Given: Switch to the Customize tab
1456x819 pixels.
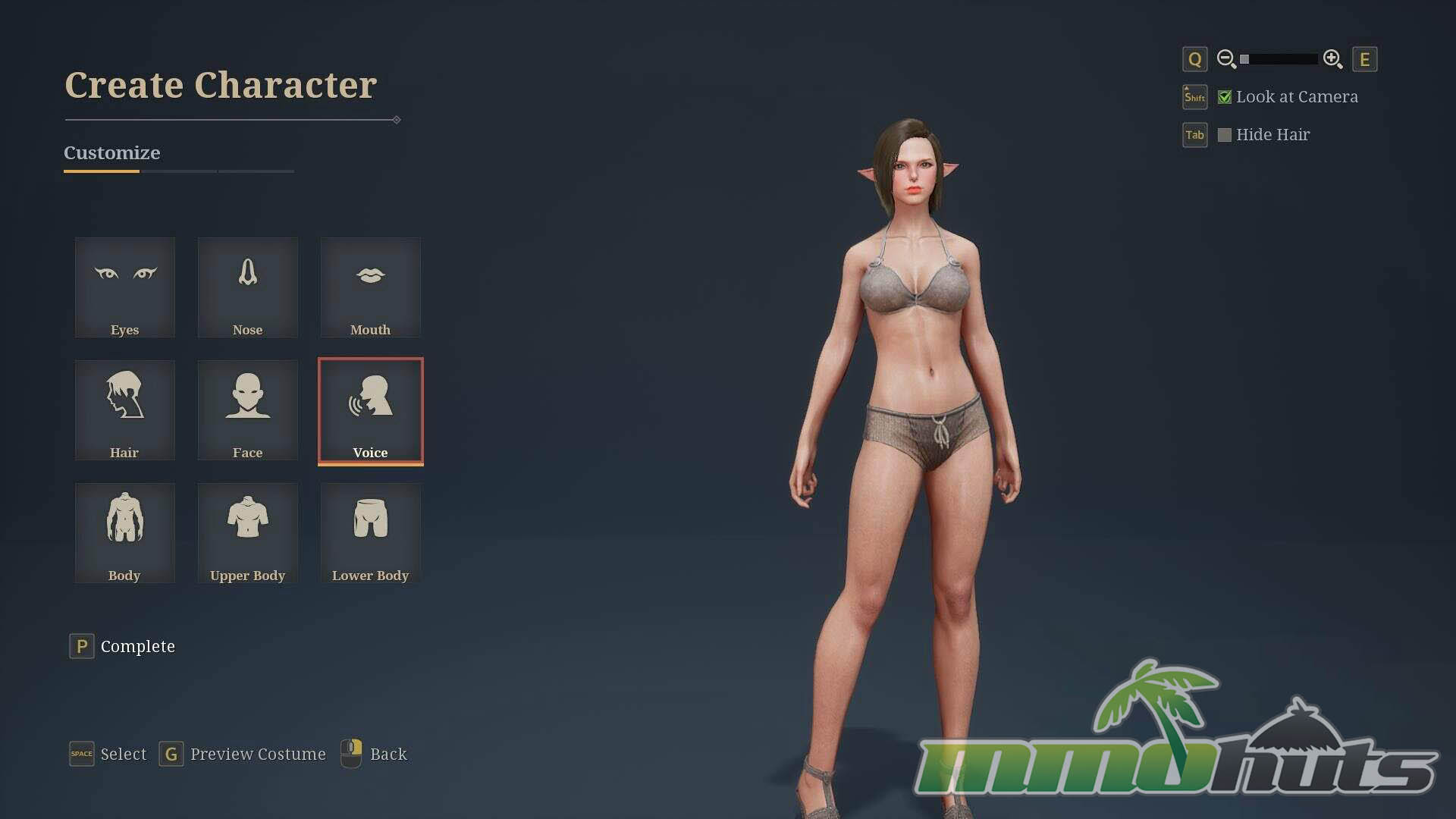Looking at the screenshot, I should tap(111, 153).
